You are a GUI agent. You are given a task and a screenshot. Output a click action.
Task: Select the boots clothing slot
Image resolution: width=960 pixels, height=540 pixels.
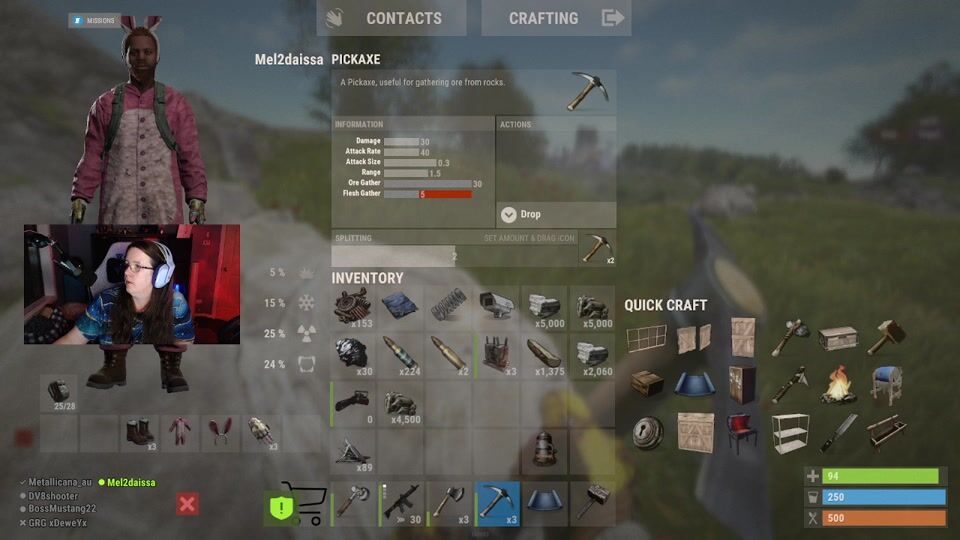pos(137,434)
